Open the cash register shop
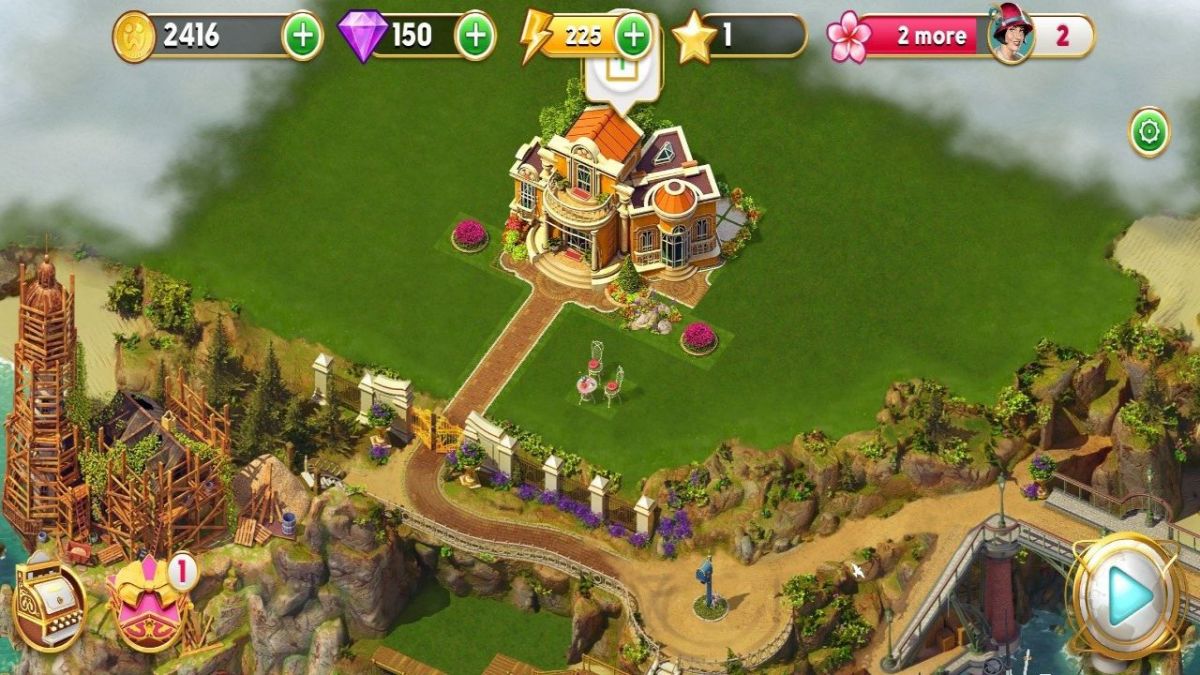The width and height of the screenshot is (1200, 675). tap(48, 603)
